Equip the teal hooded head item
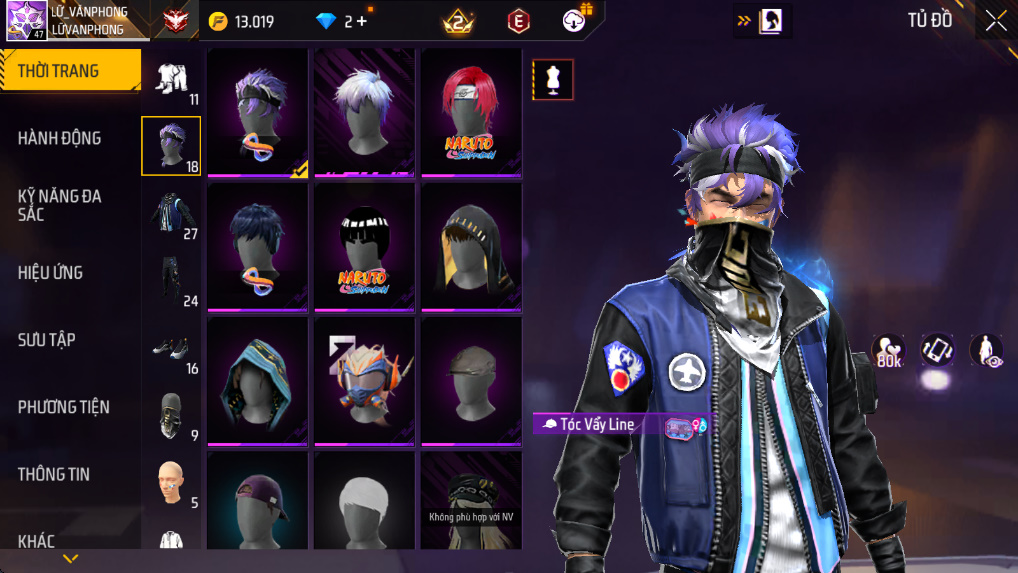1018x573 pixels. tap(257, 380)
